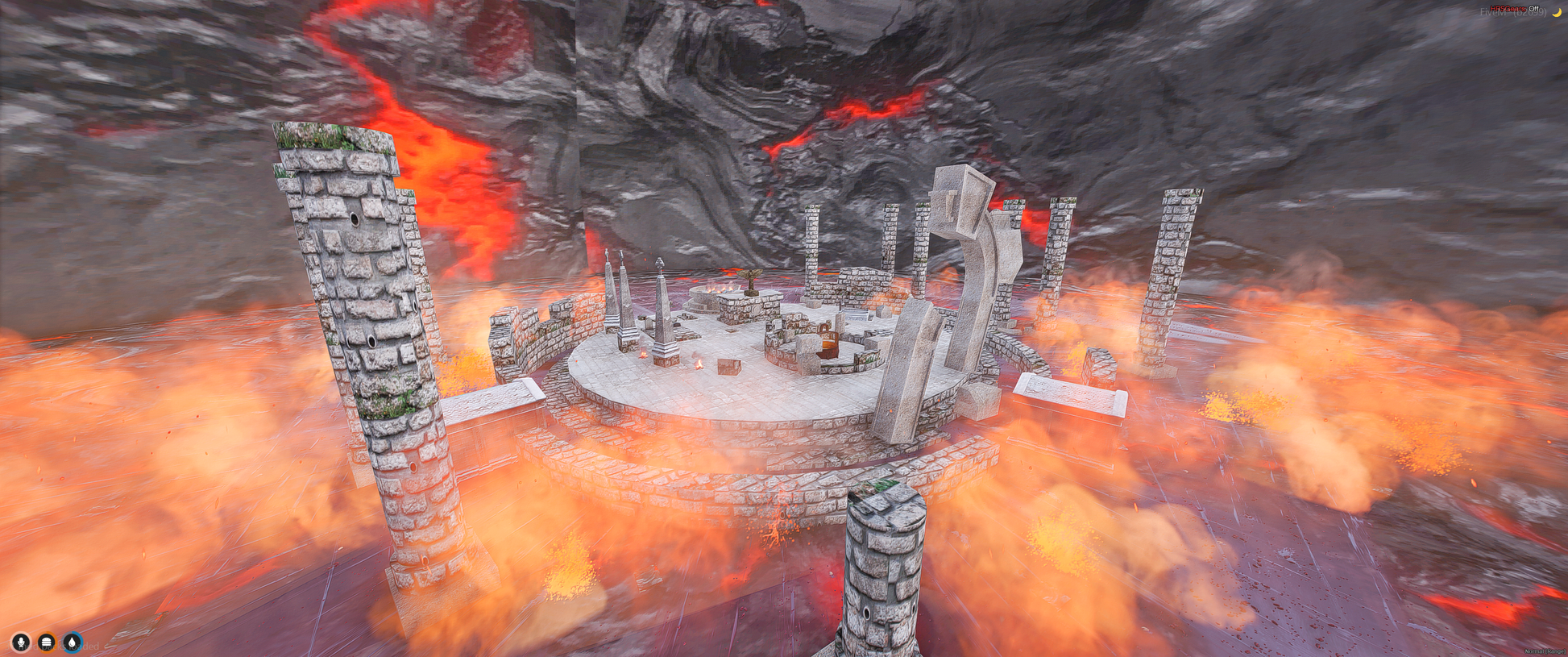Click the yellow crescent moon icon
Image resolution: width=1568 pixels, height=657 pixels.
[x=1556, y=12]
